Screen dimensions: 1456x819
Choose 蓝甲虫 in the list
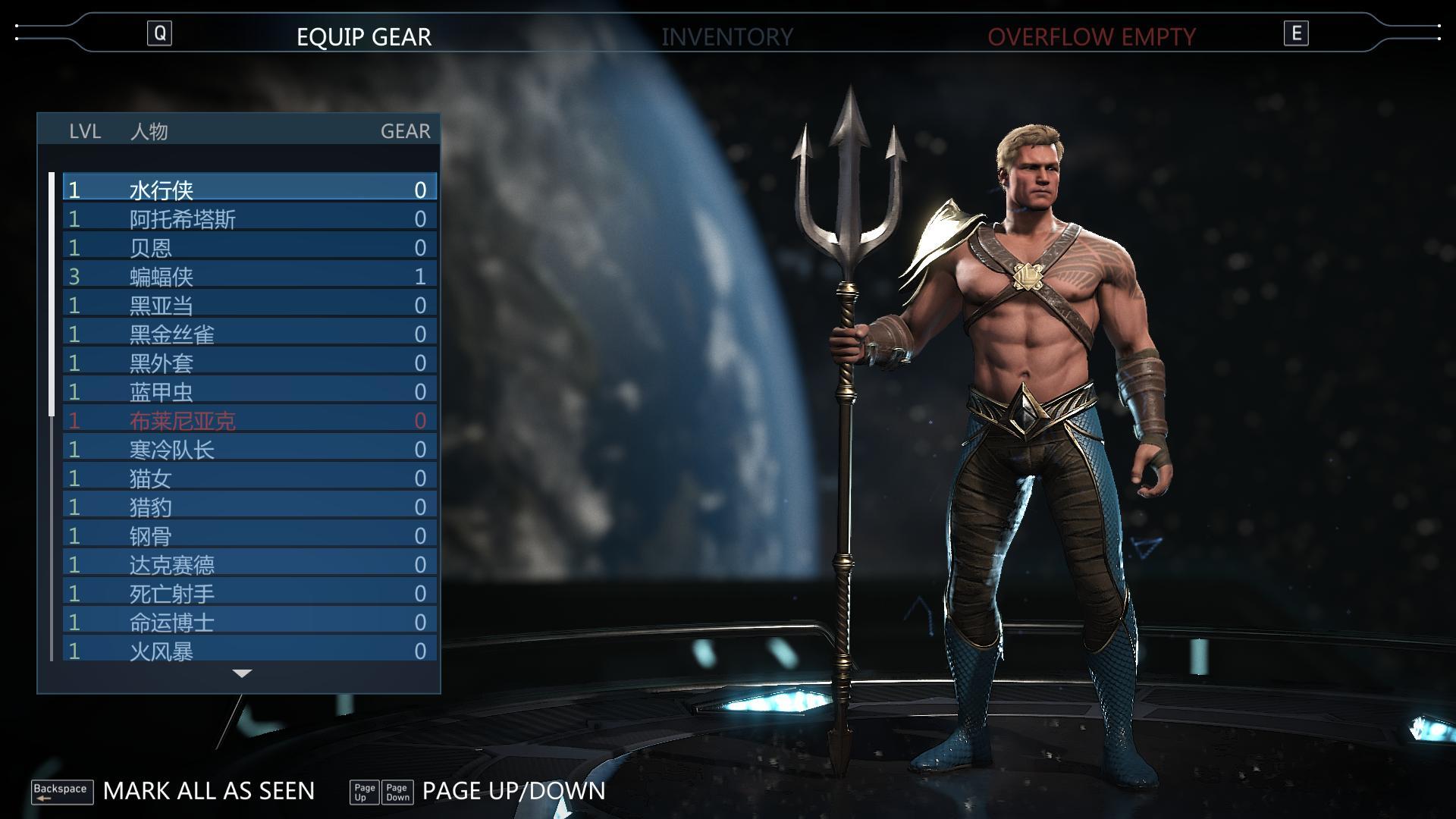coord(249,391)
